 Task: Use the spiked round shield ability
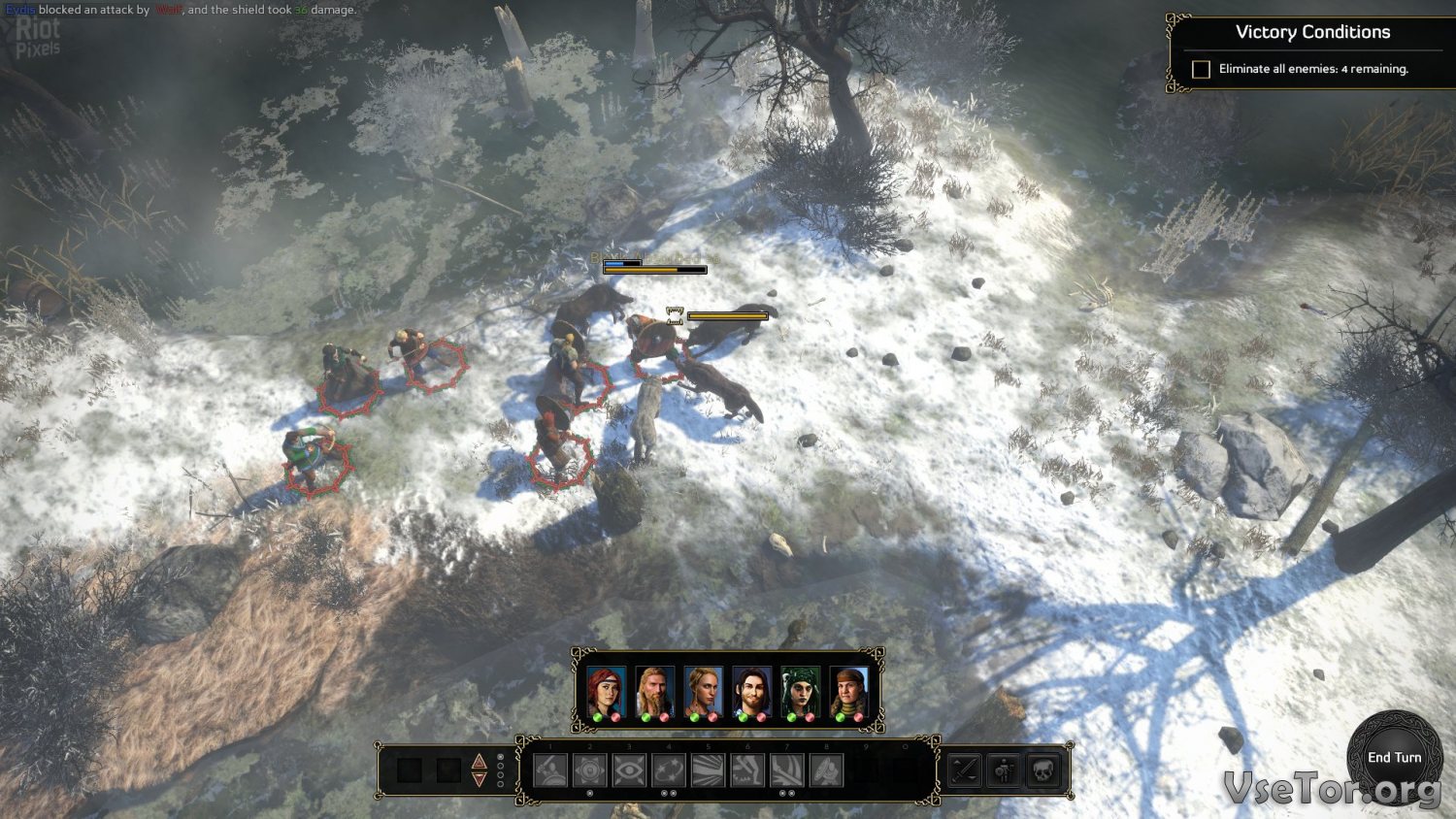[590, 770]
